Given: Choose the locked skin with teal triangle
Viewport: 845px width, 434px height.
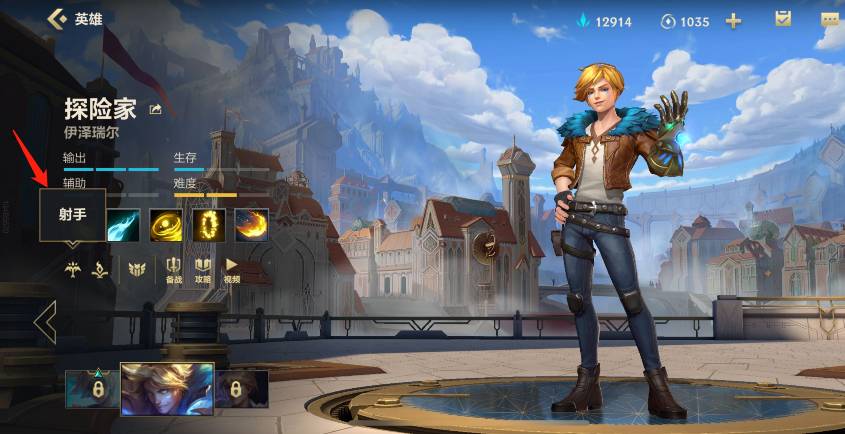Looking at the screenshot, I should click(92, 389).
